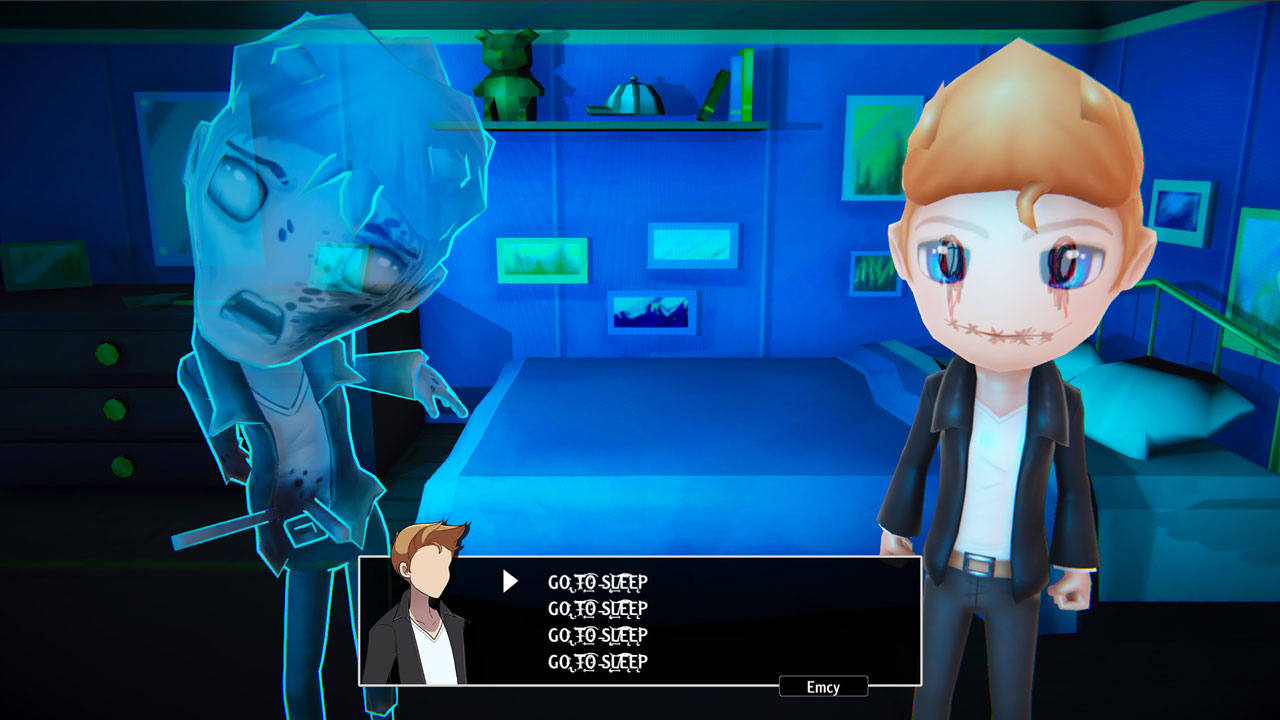1280x720 pixels.
Task: Click the stitched-mouth blond character Emcy
Action: coord(1000,300)
